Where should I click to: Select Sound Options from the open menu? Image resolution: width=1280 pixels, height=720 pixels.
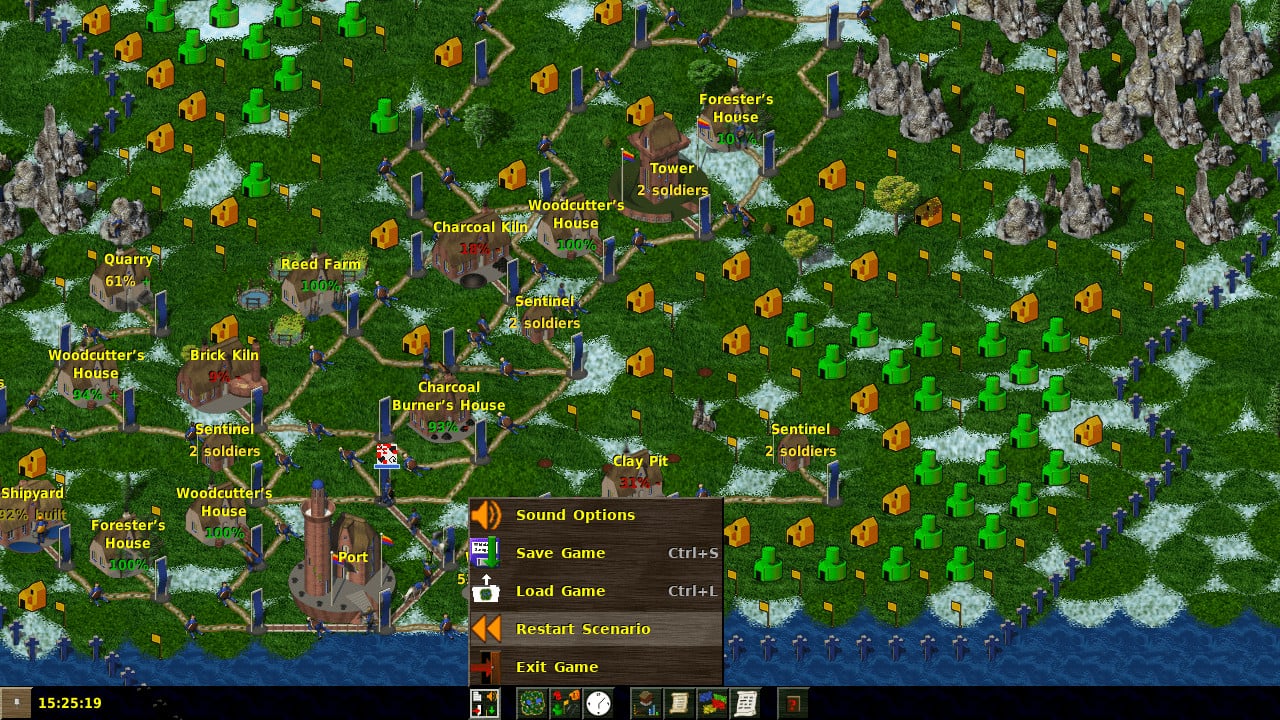pyautogui.click(x=575, y=515)
